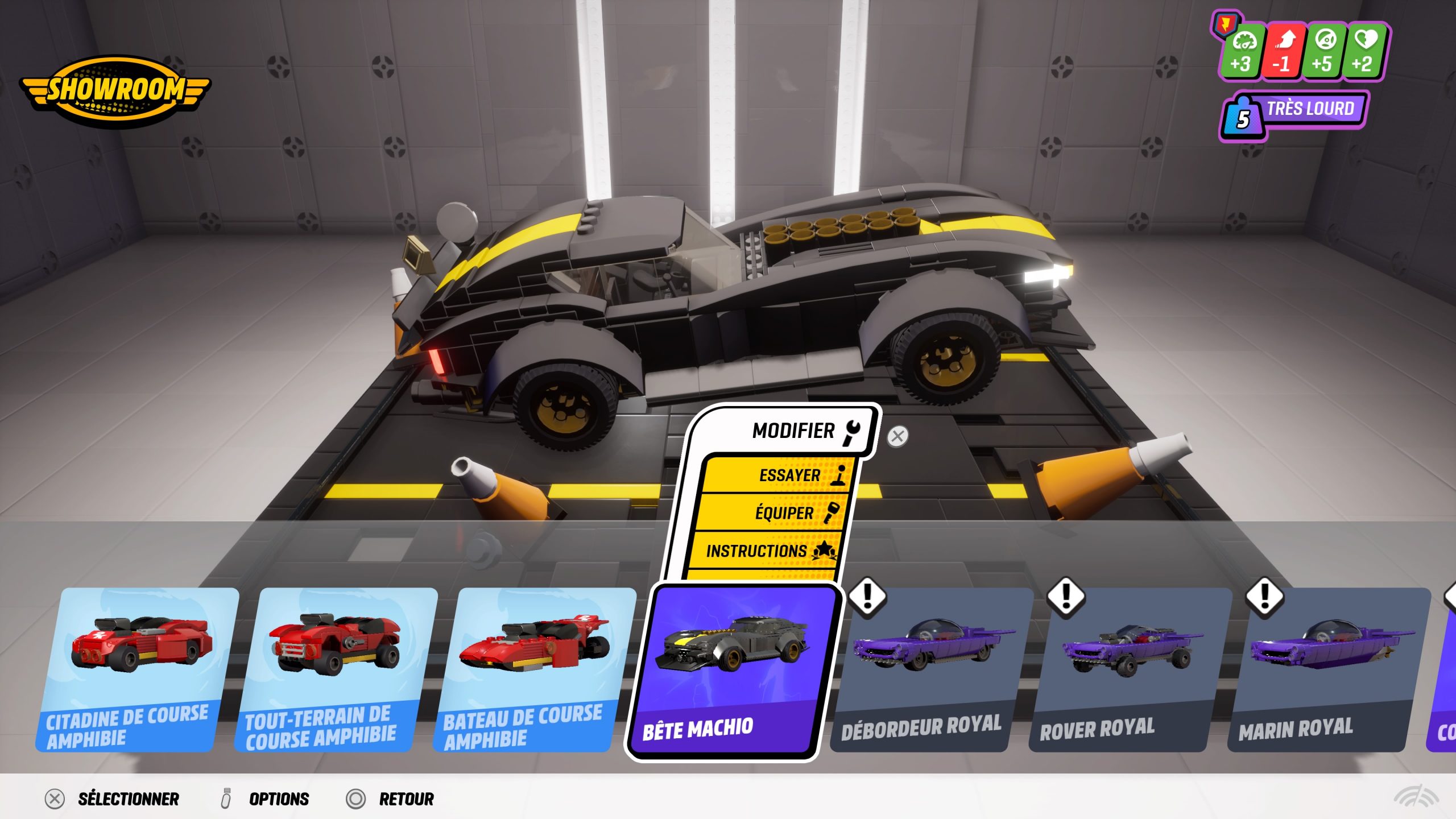
Task: Select the Bête Machio vehicle card
Action: [734, 671]
